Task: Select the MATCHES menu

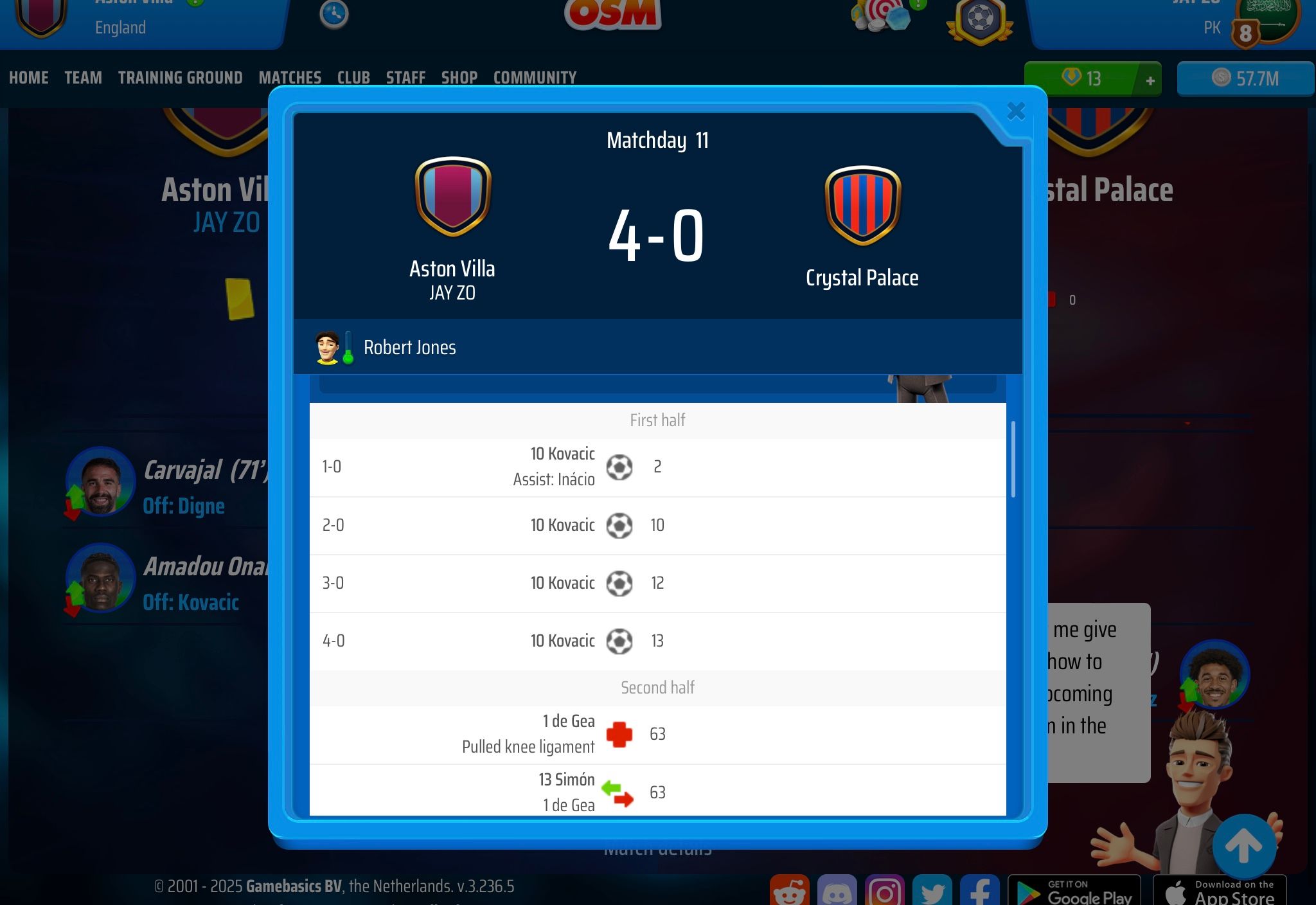Action: [290, 78]
